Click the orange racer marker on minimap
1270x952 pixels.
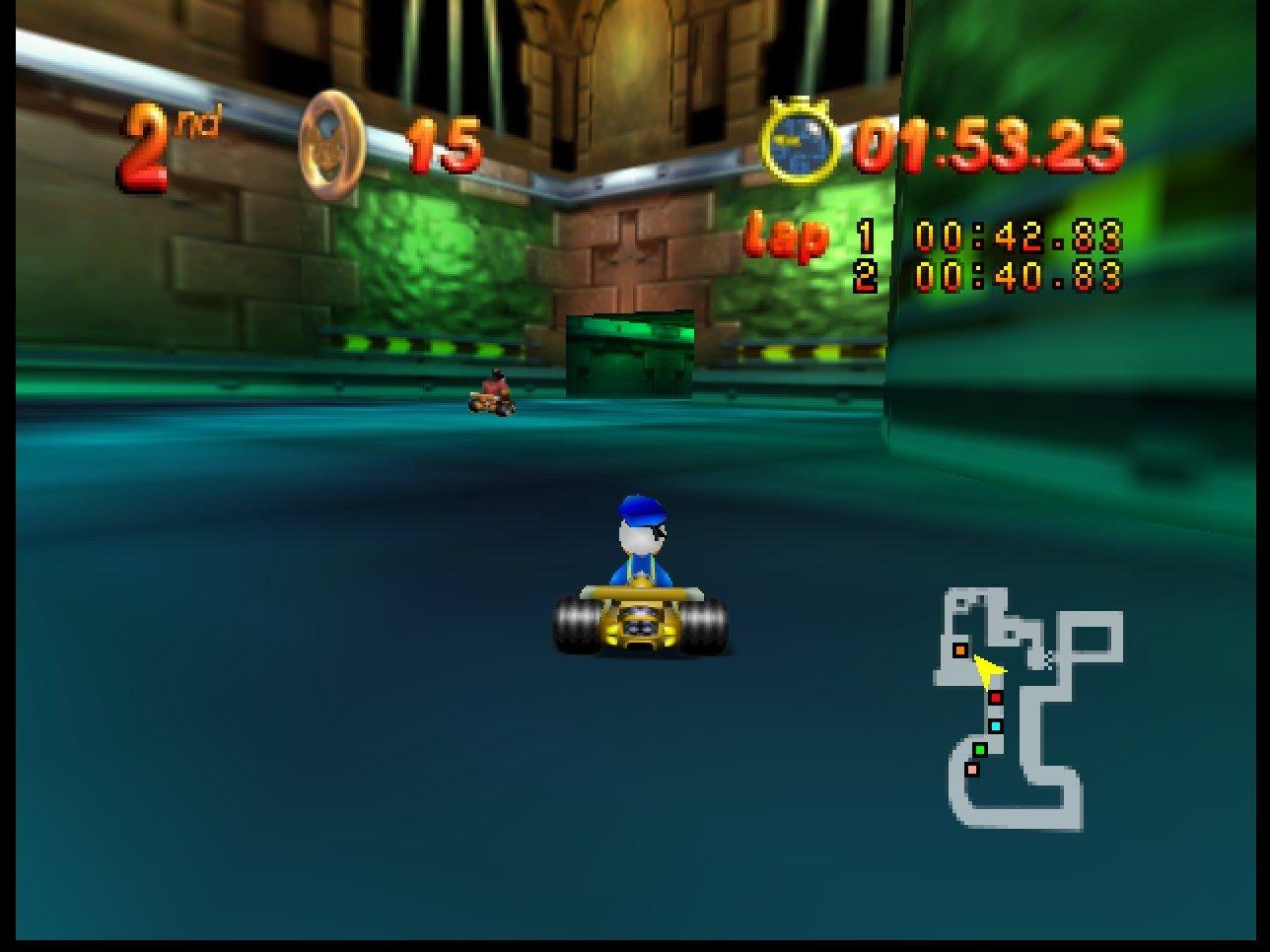pos(960,649)
